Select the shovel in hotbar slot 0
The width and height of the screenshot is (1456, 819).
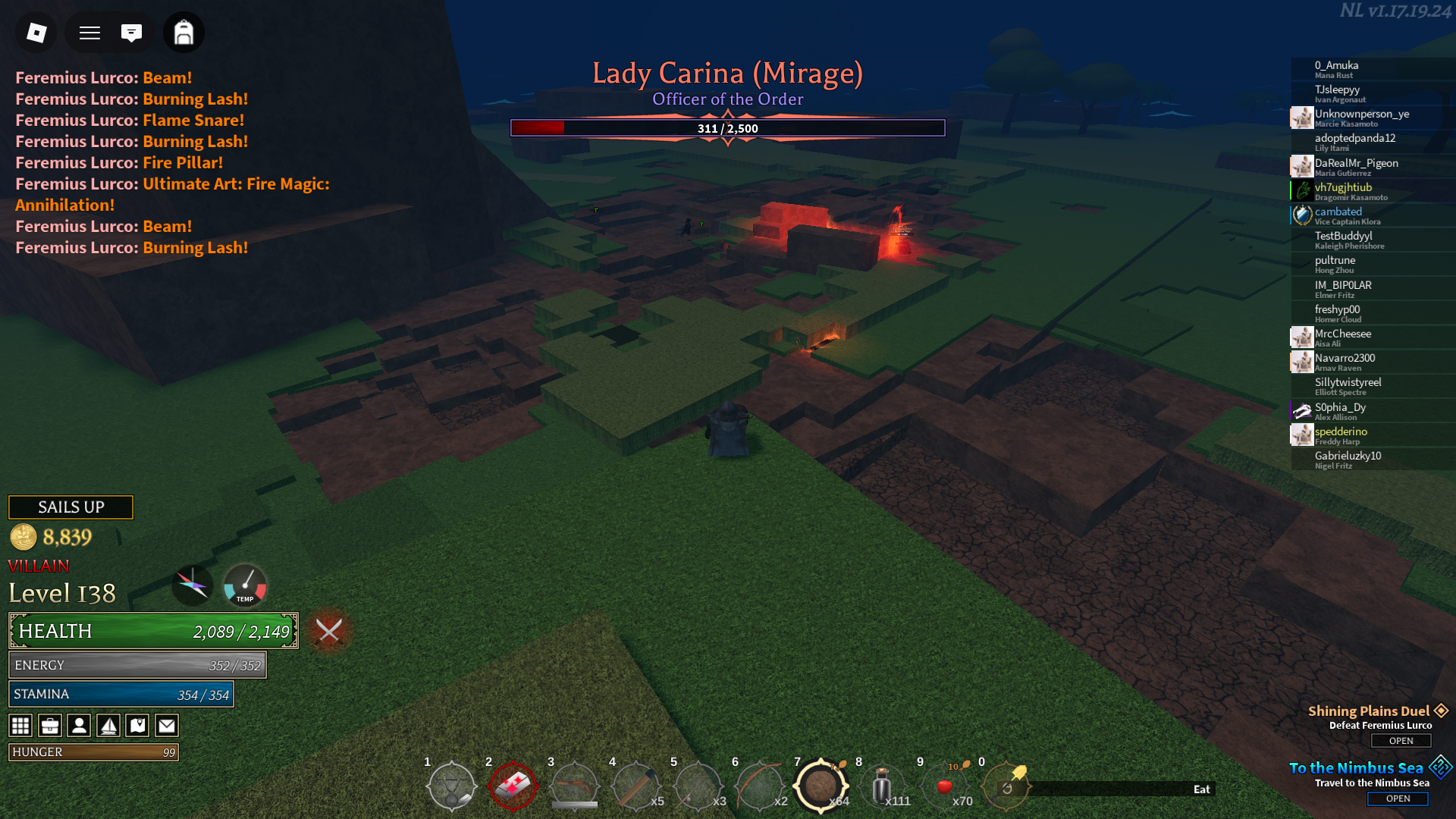pyautogui.click(x=1006, y=786)
